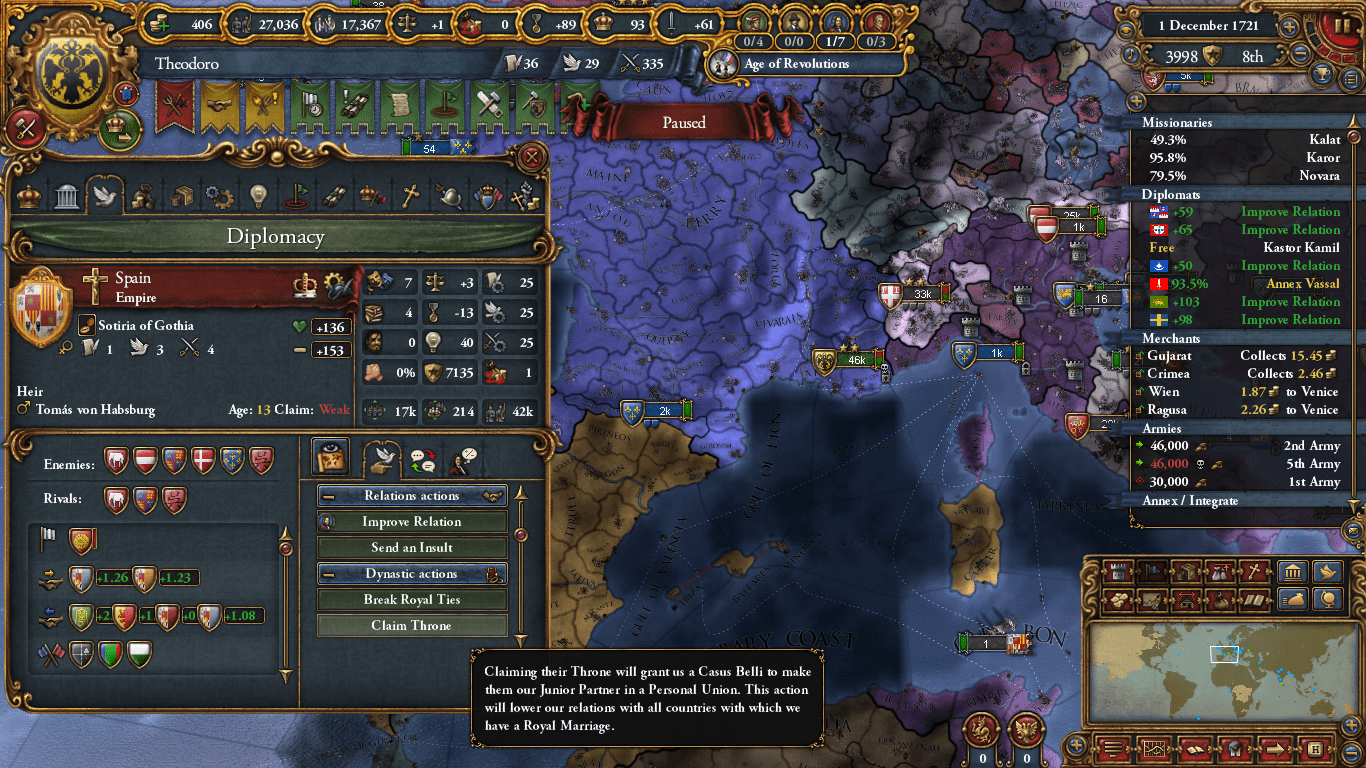This screenshot has width=1366, height=768.
Task: Click Europe on the world minimap
Action: 1224,654
